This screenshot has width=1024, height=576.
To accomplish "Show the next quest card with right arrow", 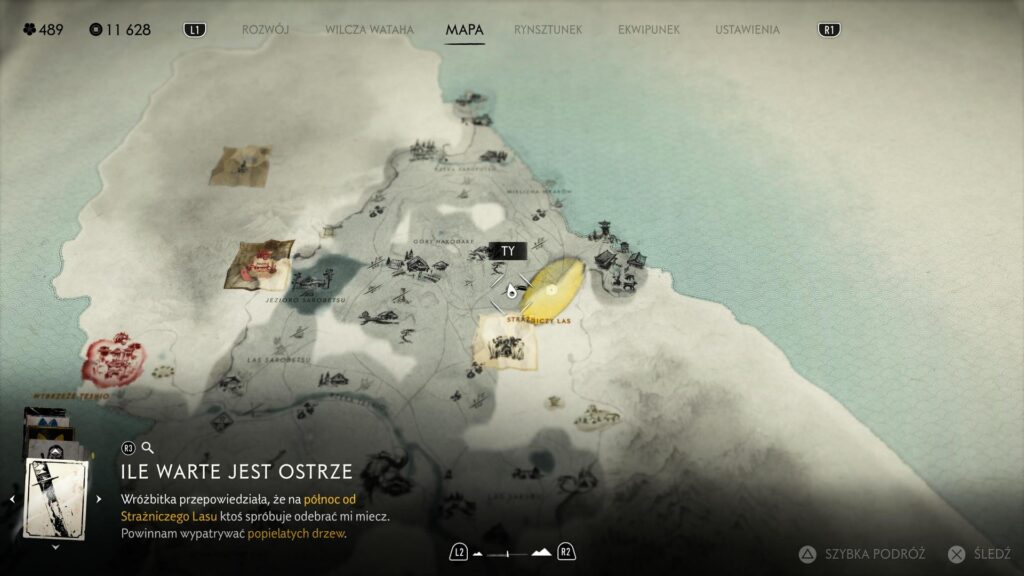I will [98, 498].
